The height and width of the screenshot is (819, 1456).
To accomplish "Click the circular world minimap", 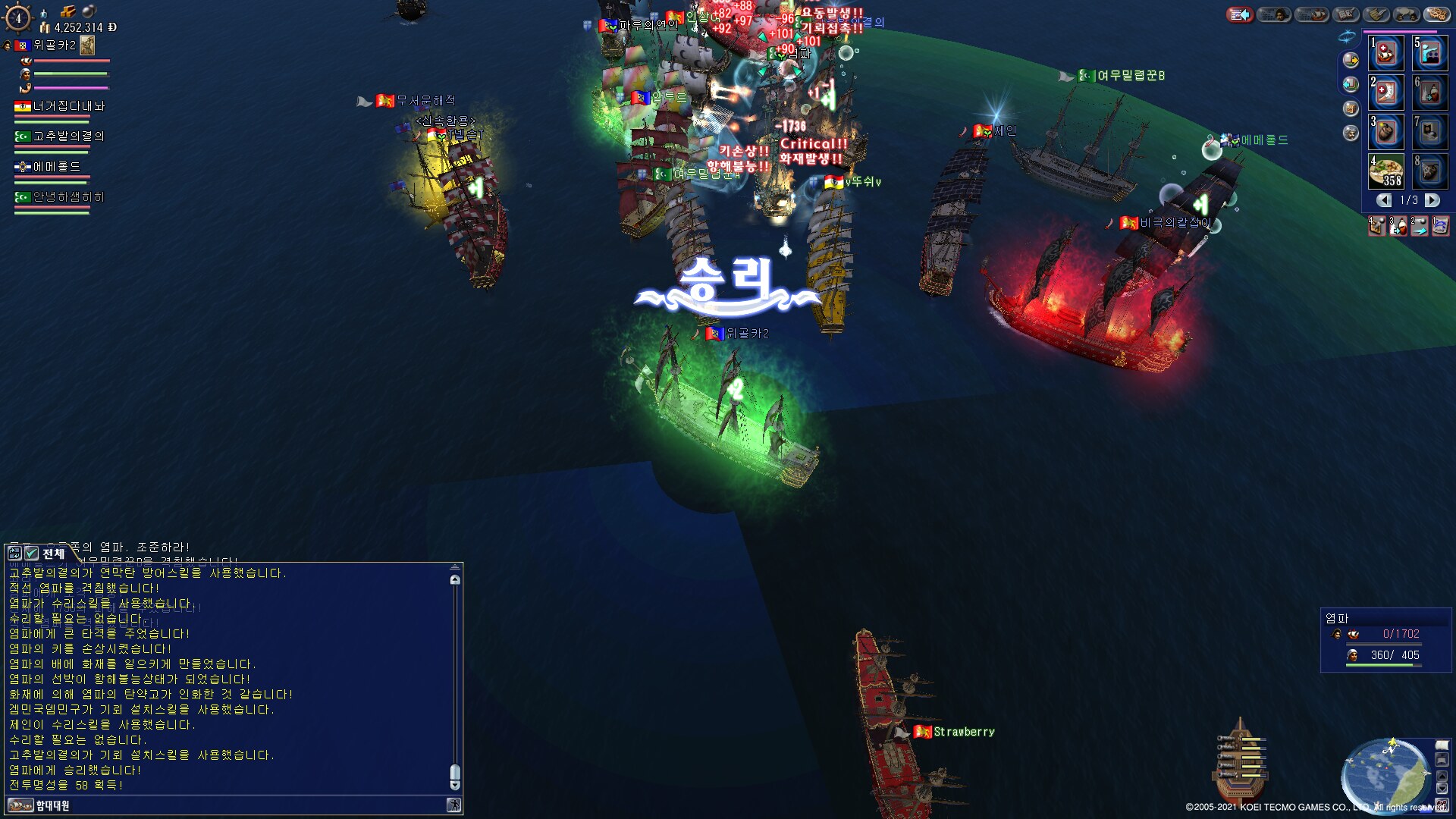I will pos(1384,773).
